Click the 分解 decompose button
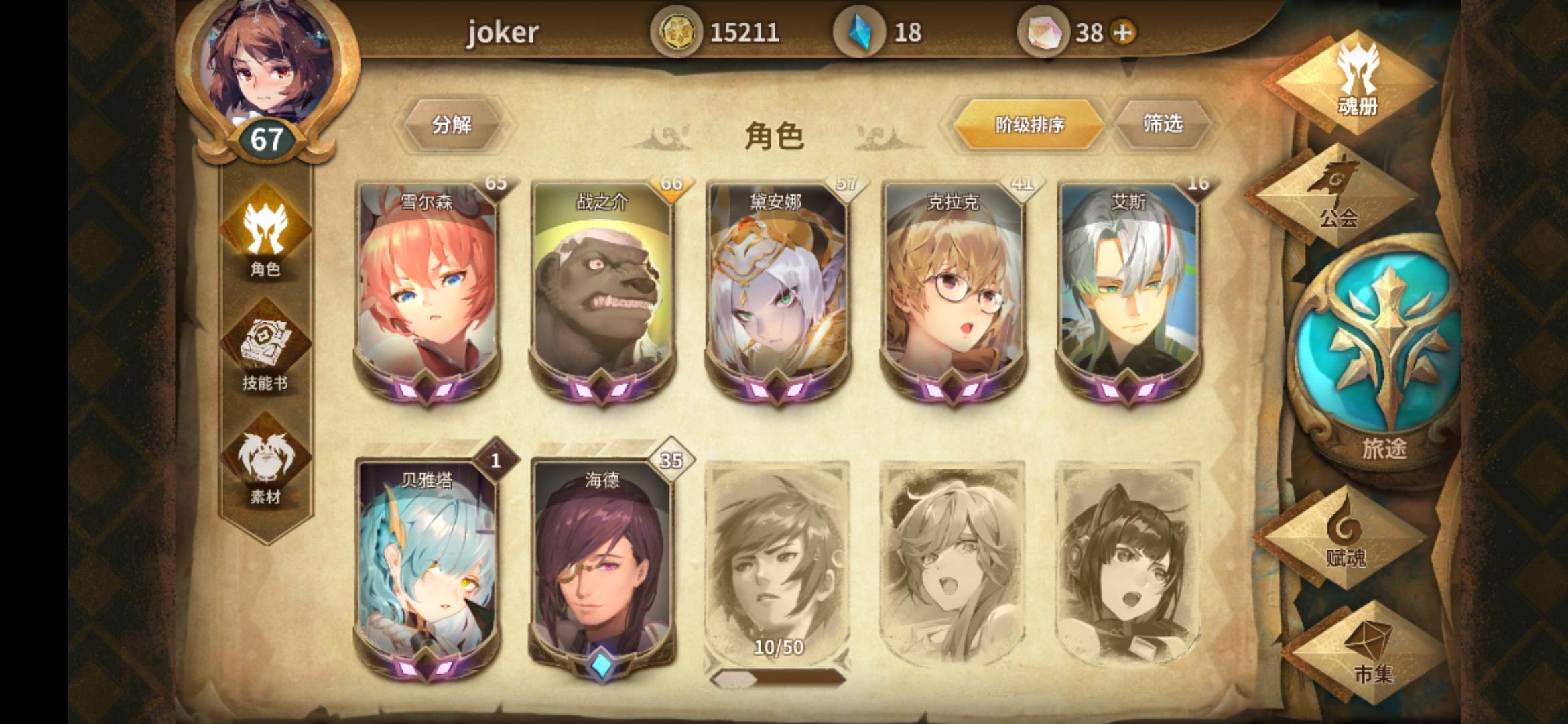Viewport: 1568px width, 724px height. coord(453,125)
